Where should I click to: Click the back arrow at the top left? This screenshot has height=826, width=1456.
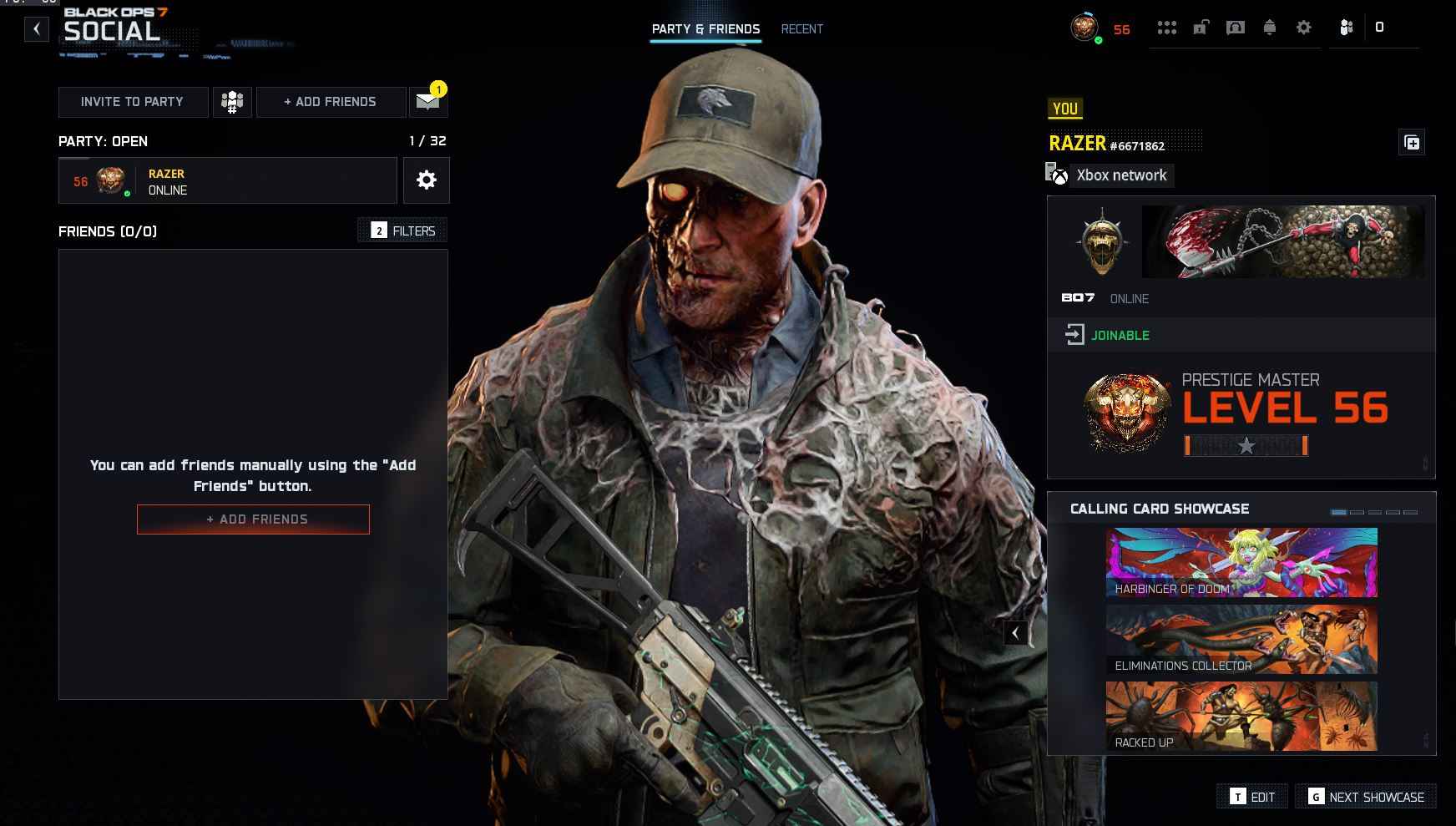click(x=35, y=28)
